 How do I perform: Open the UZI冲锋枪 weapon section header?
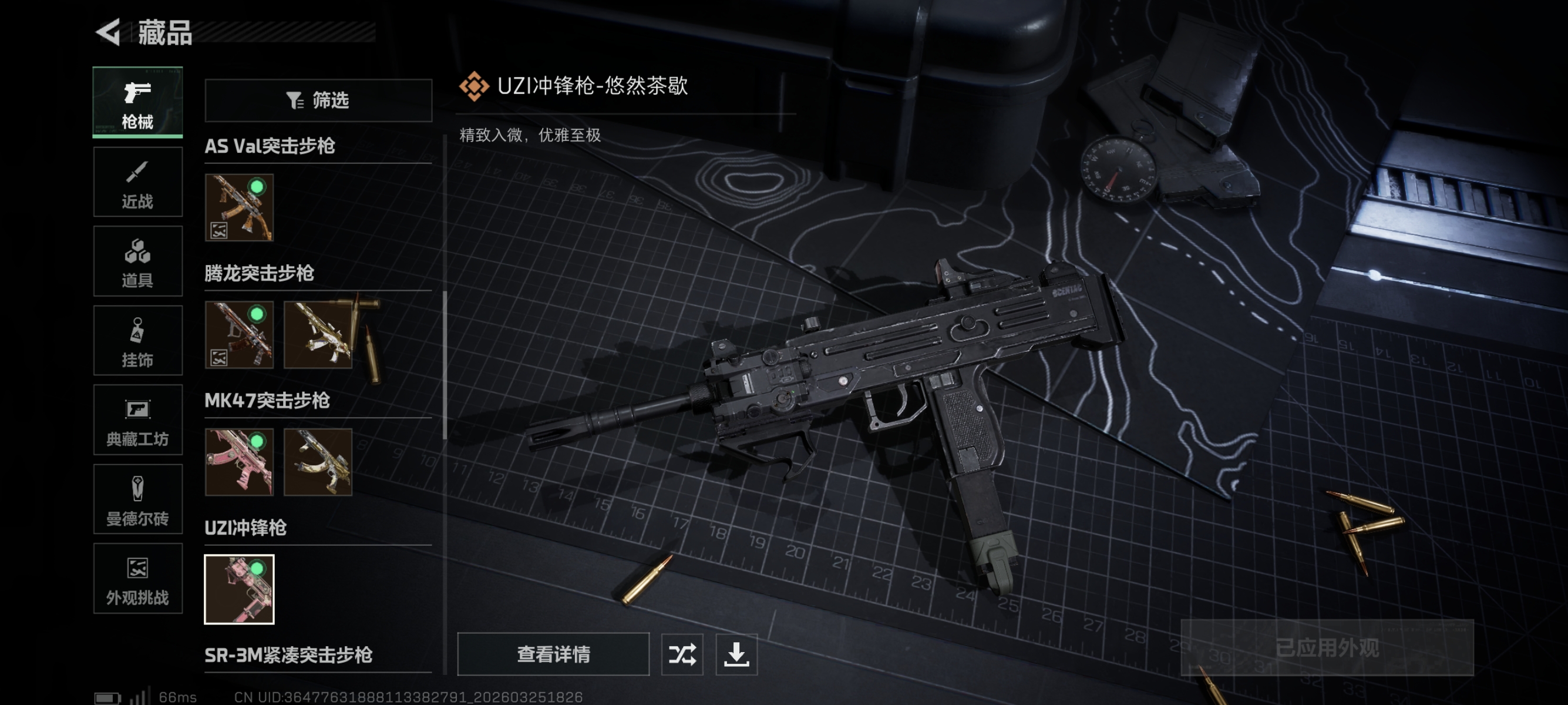245,528
